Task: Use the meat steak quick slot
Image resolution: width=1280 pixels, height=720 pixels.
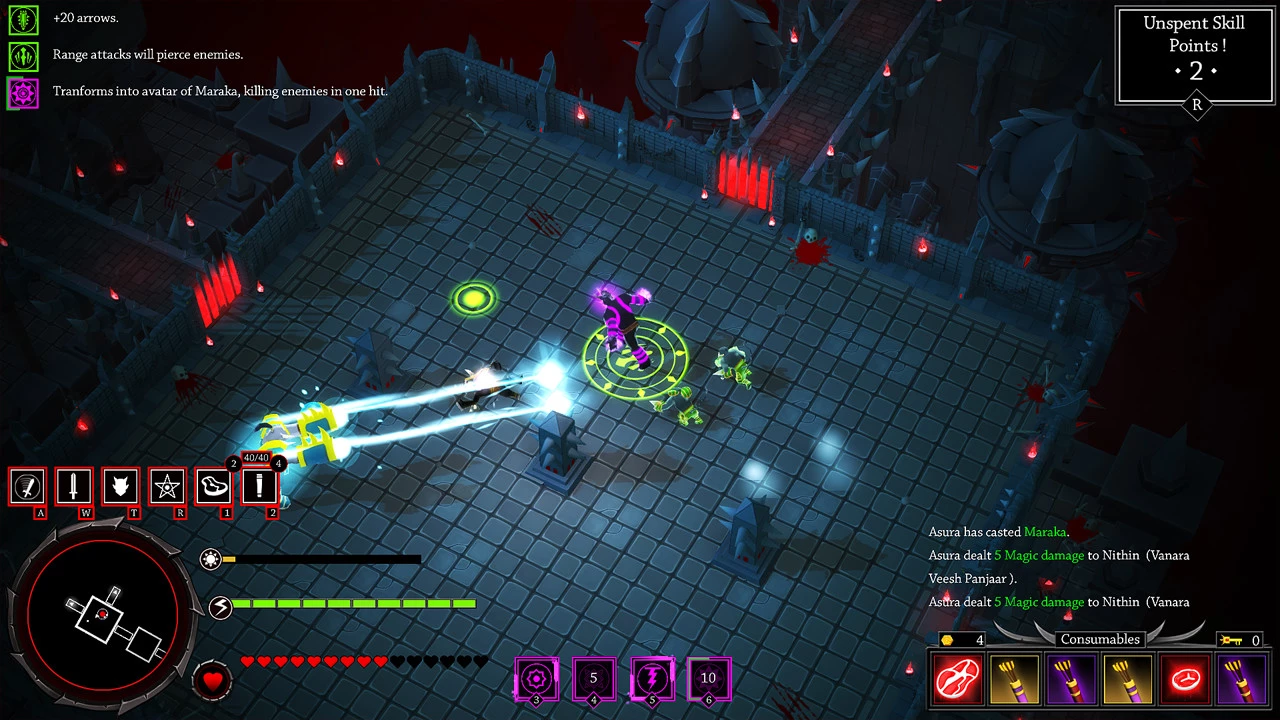Action: (x=214, y=487)
